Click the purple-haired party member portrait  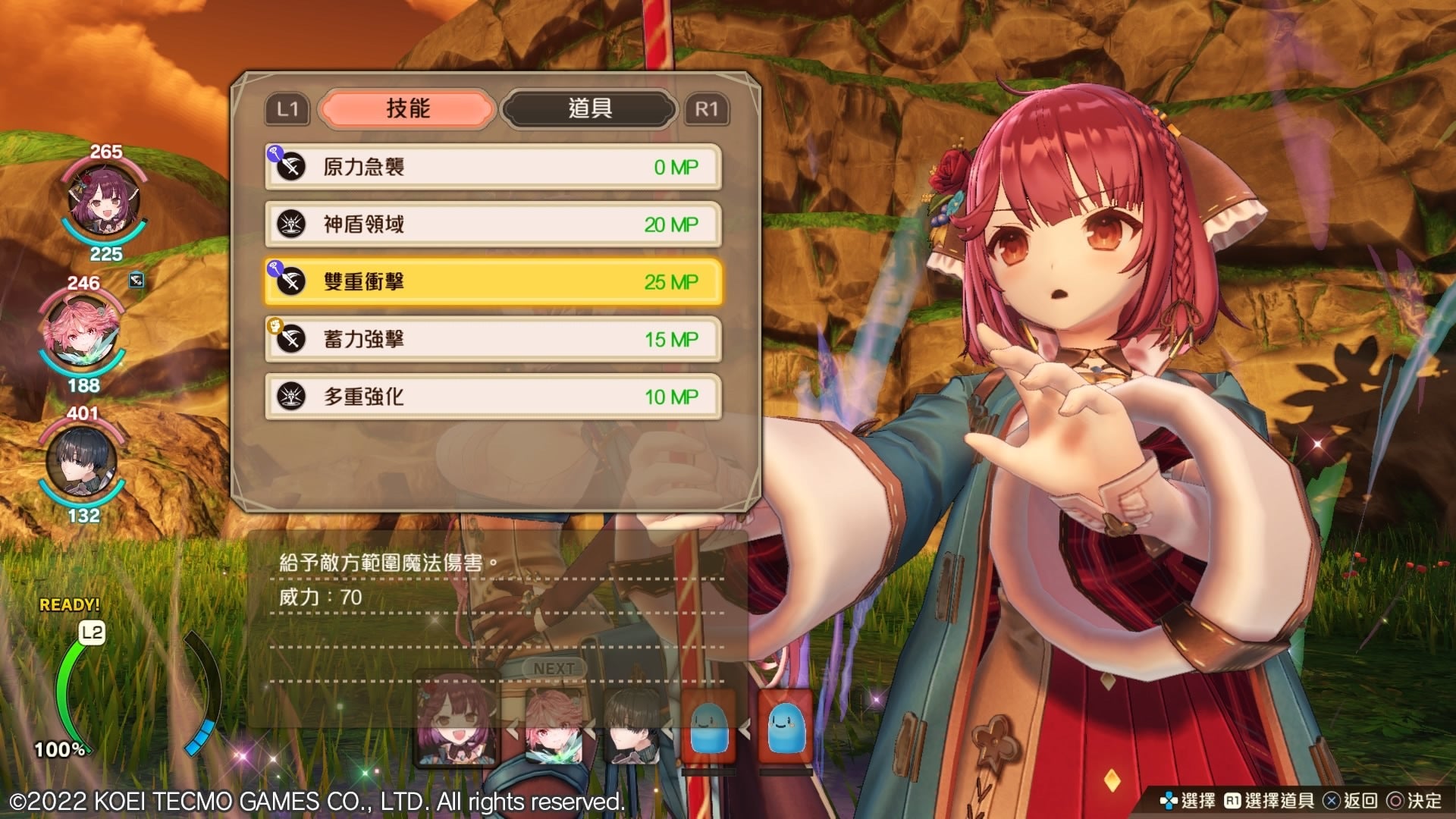[102, 202]
